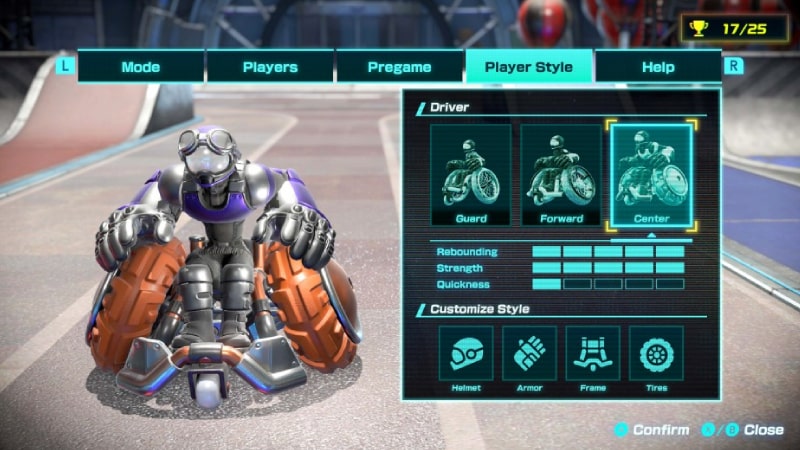This screenshot has height=450, width=800.
Task: Select the Center driver type
Action: [x=651, y=175]
